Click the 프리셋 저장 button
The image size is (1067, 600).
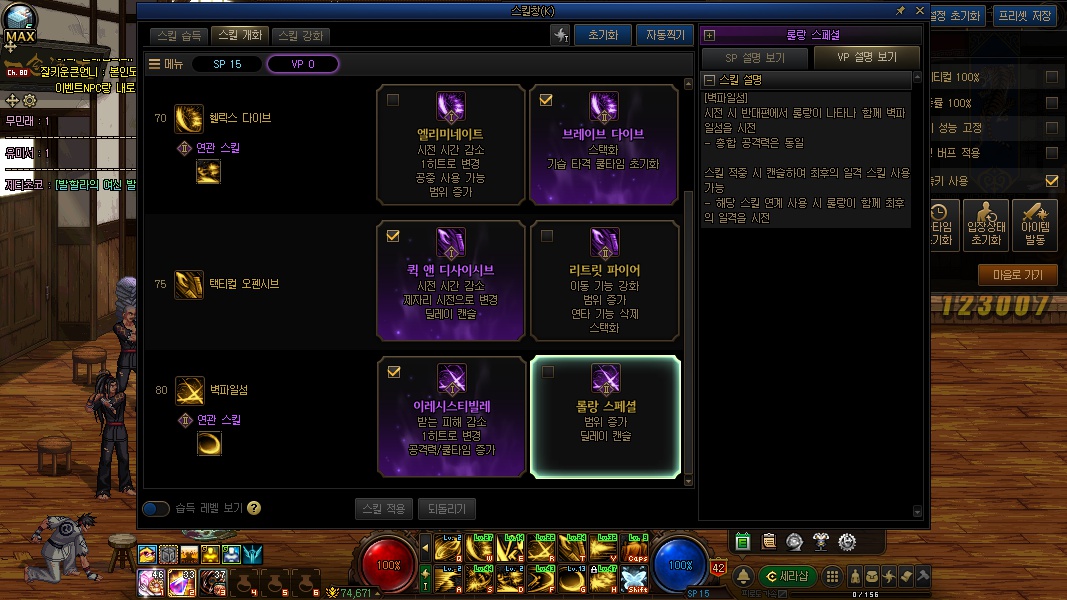click(x=1025, y=16)
